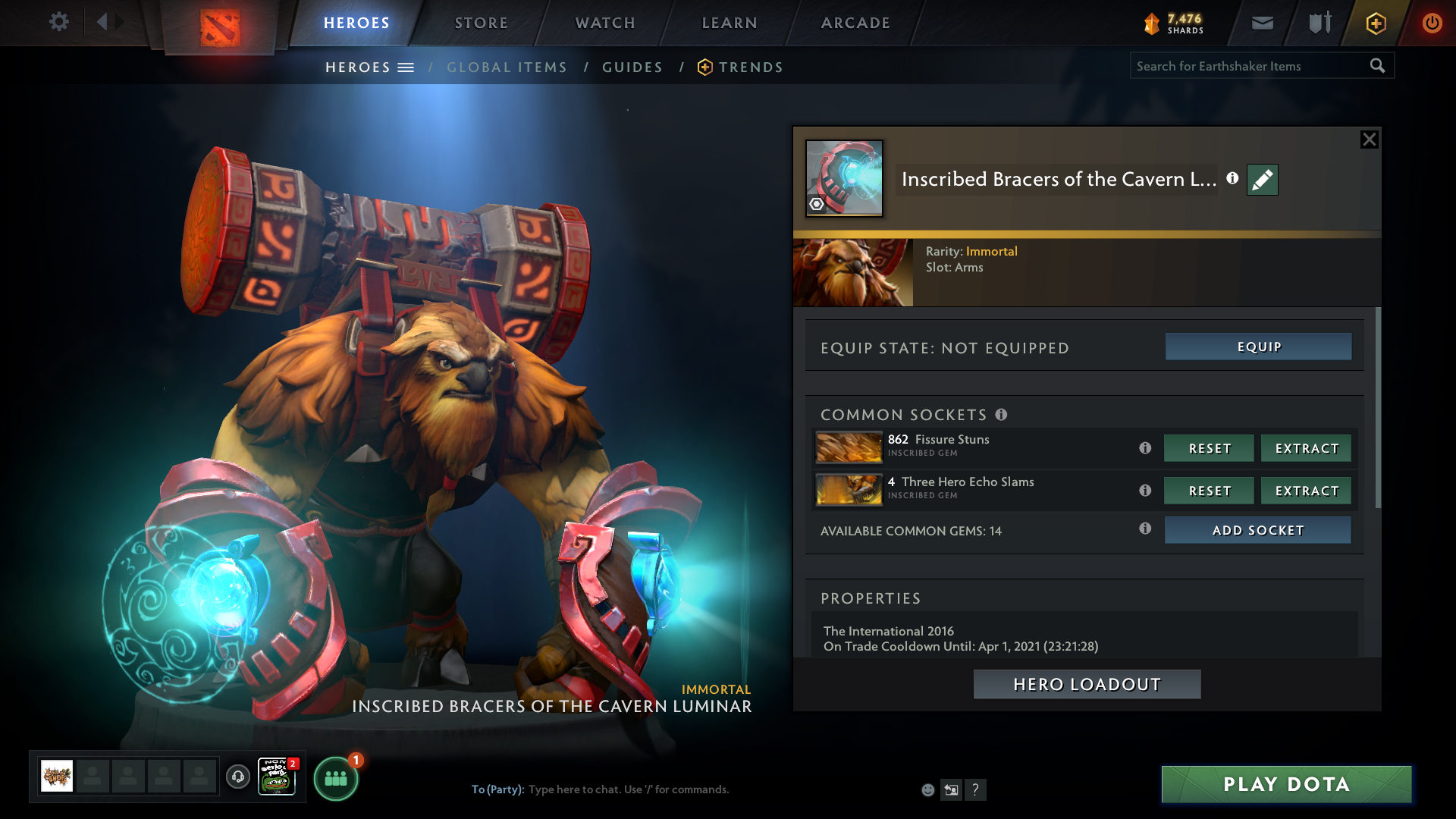Viewport: 1456px width, 819px height.
Task: Close the item details panel
Action: [1369, 140]
